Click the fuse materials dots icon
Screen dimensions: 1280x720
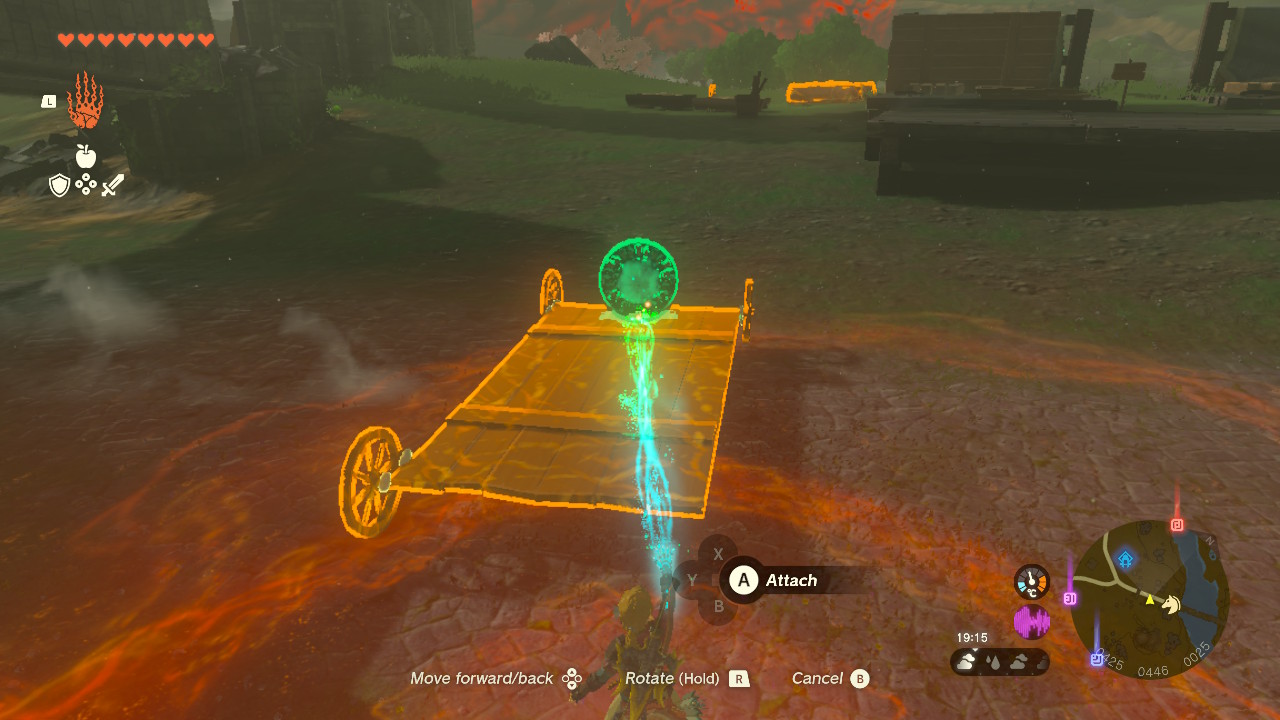click(85, 185)
